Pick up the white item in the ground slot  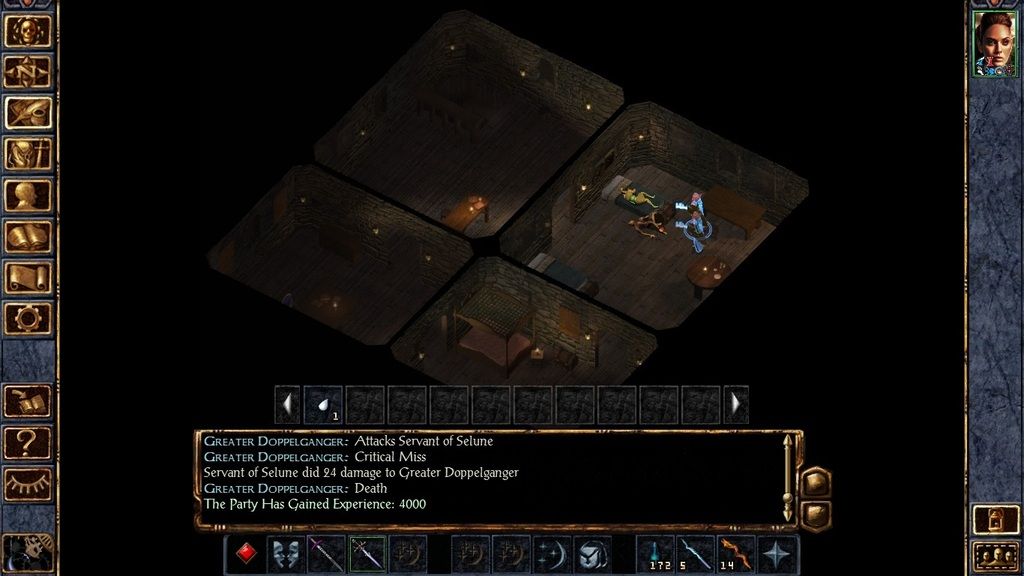pyautogui.click(x=323, y=405)
